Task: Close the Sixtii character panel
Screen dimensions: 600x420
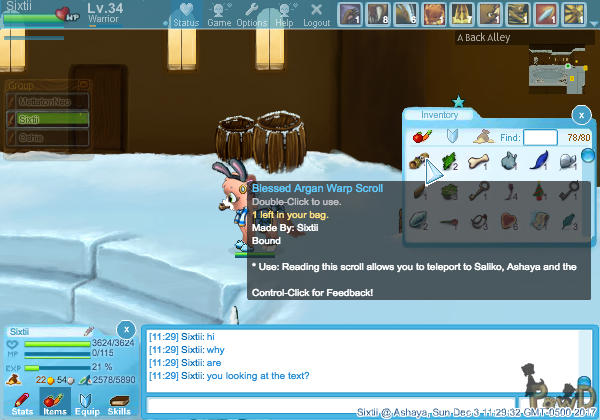Action: click(x=125, y=329)
